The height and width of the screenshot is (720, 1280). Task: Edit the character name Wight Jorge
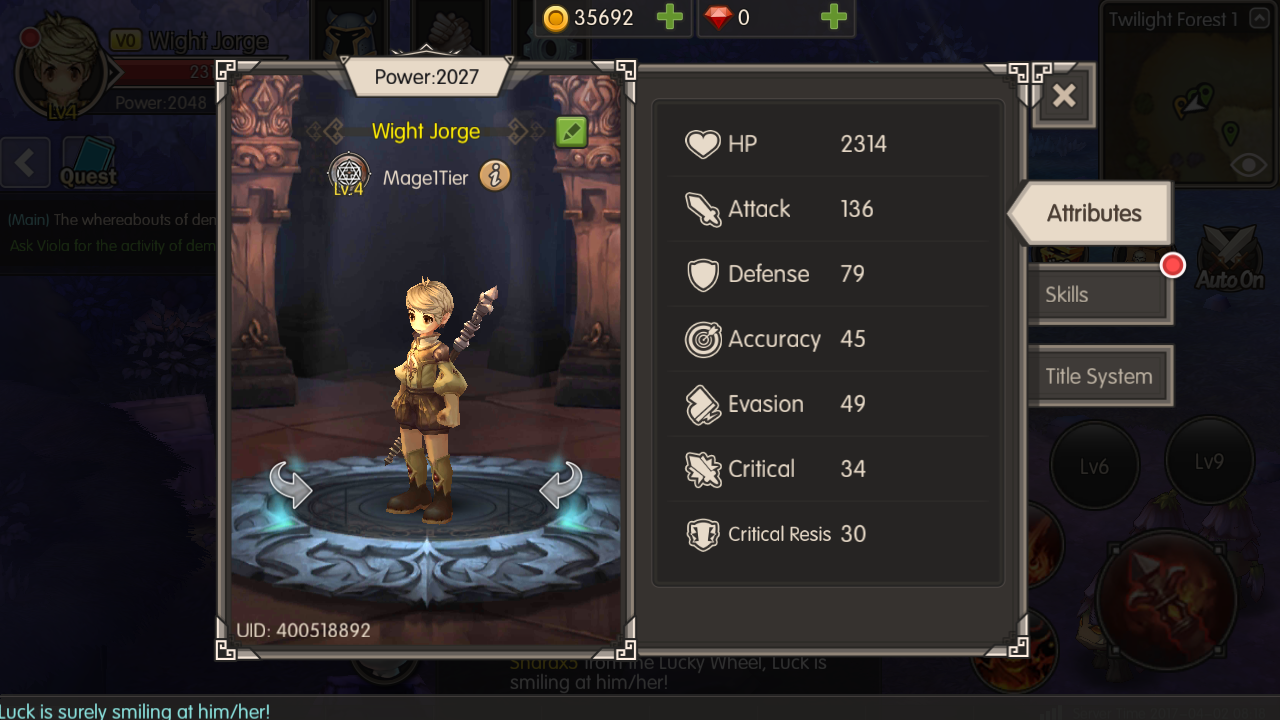571,132
